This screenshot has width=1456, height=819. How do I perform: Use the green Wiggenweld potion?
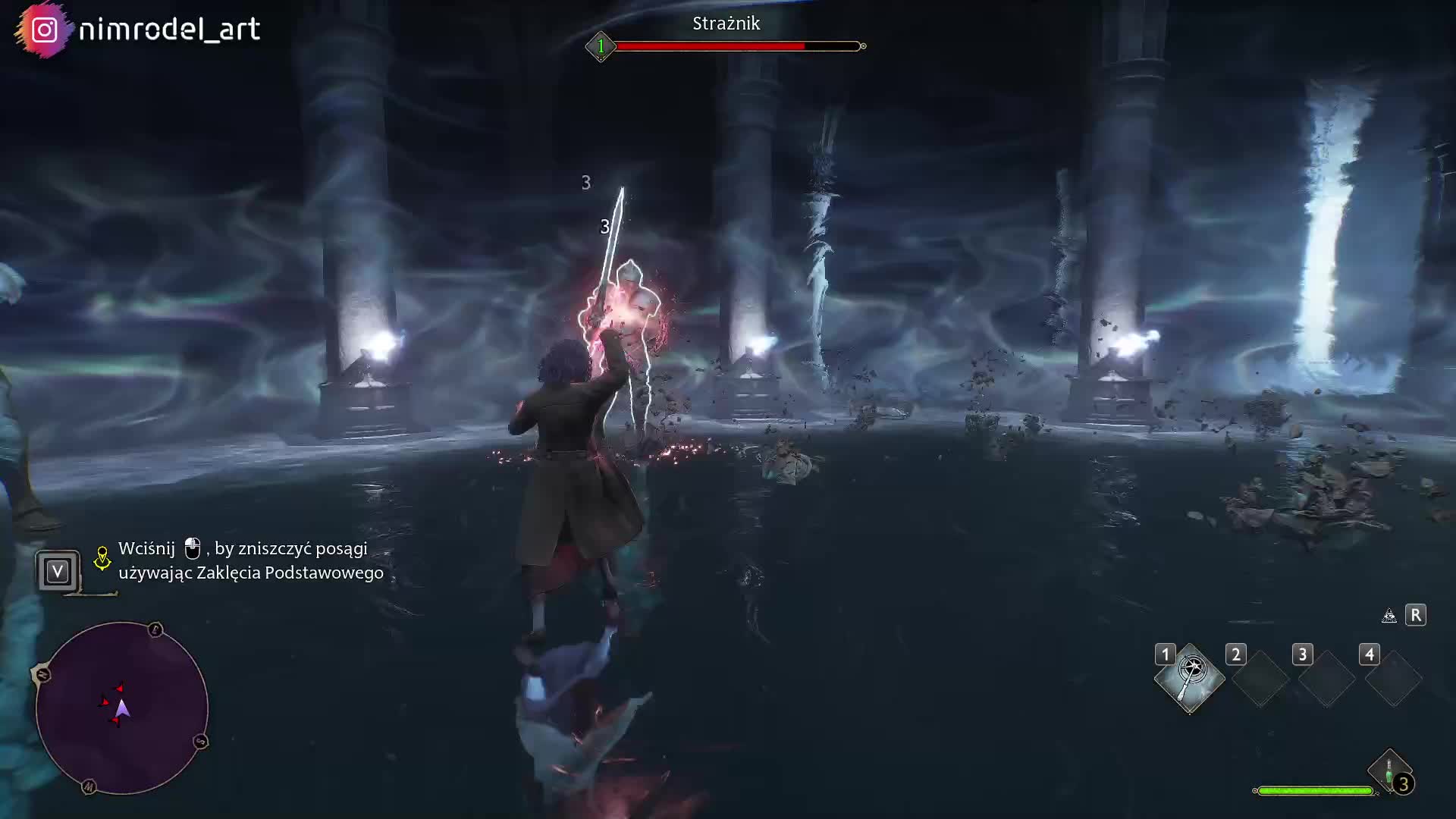[1389, 772]
